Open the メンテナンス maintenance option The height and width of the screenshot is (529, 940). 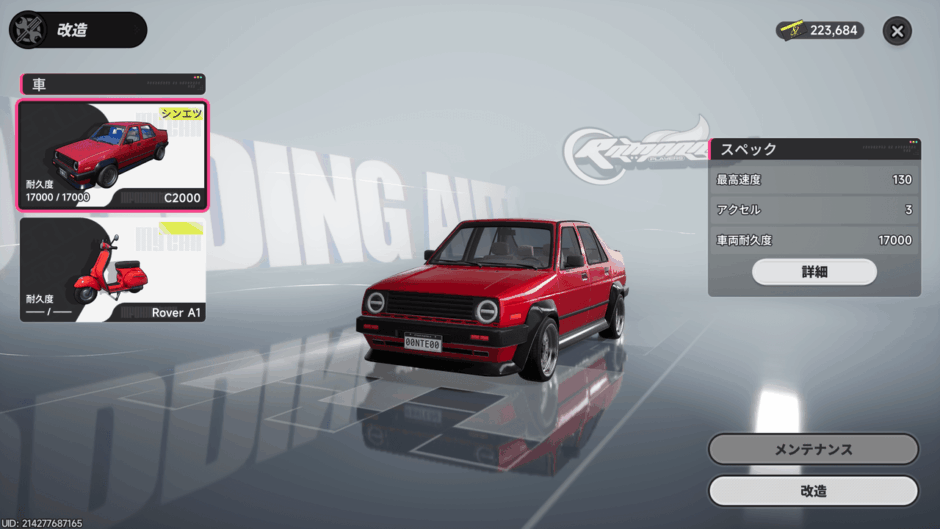click(x=813, y=449)
